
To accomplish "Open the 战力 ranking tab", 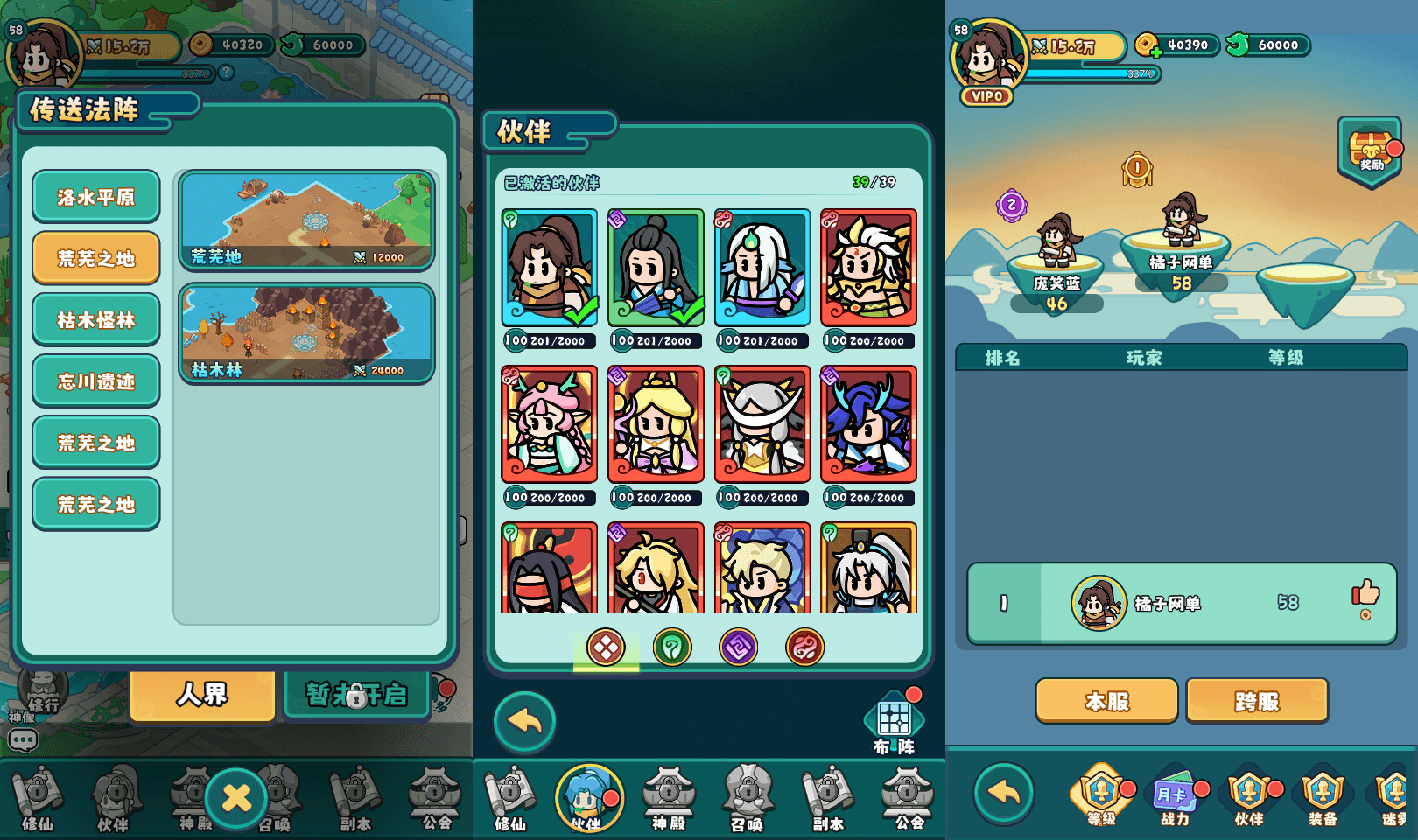I will (x=1175, y=794).
